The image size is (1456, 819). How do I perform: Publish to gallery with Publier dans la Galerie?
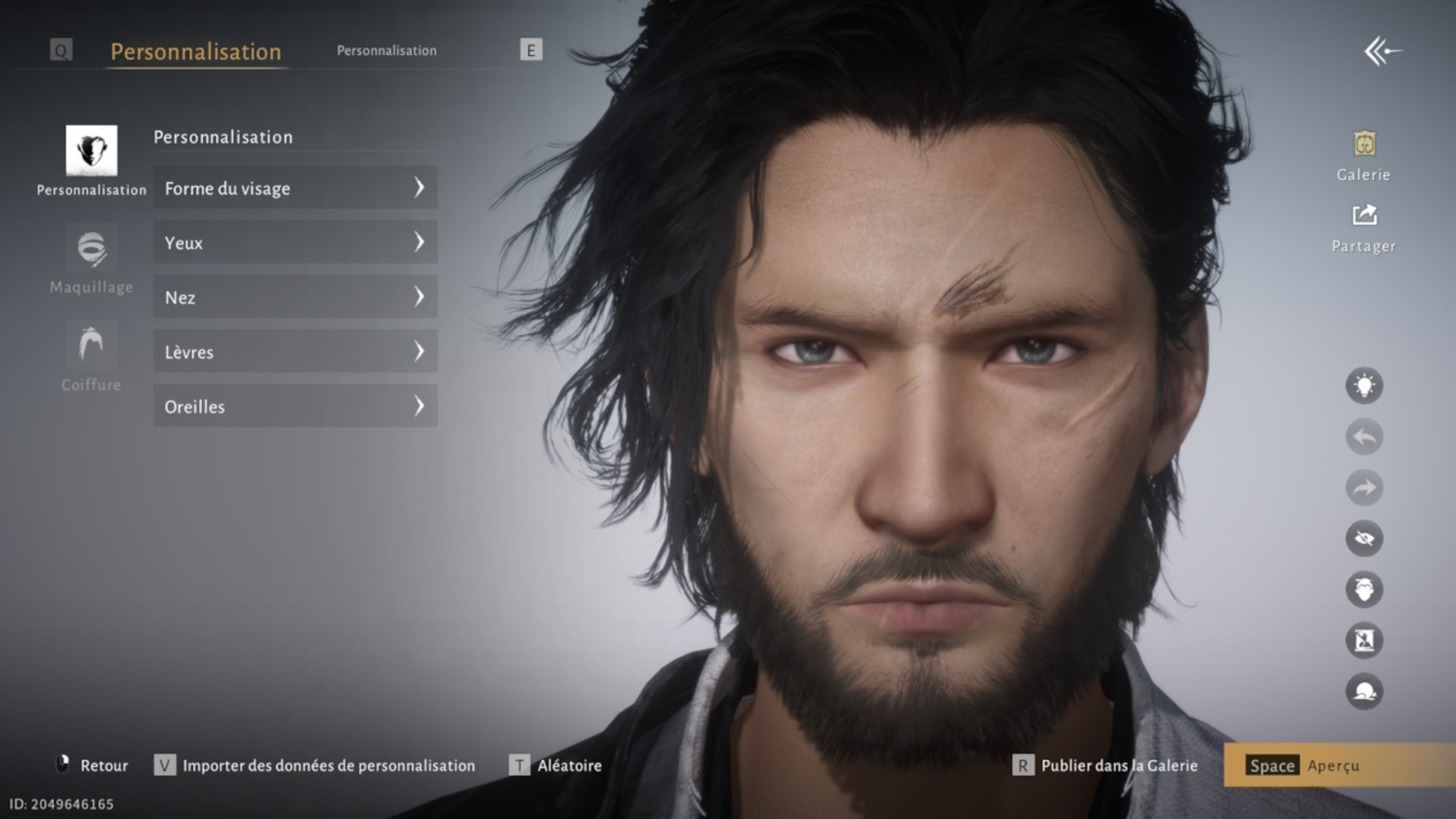[1106, 766]
